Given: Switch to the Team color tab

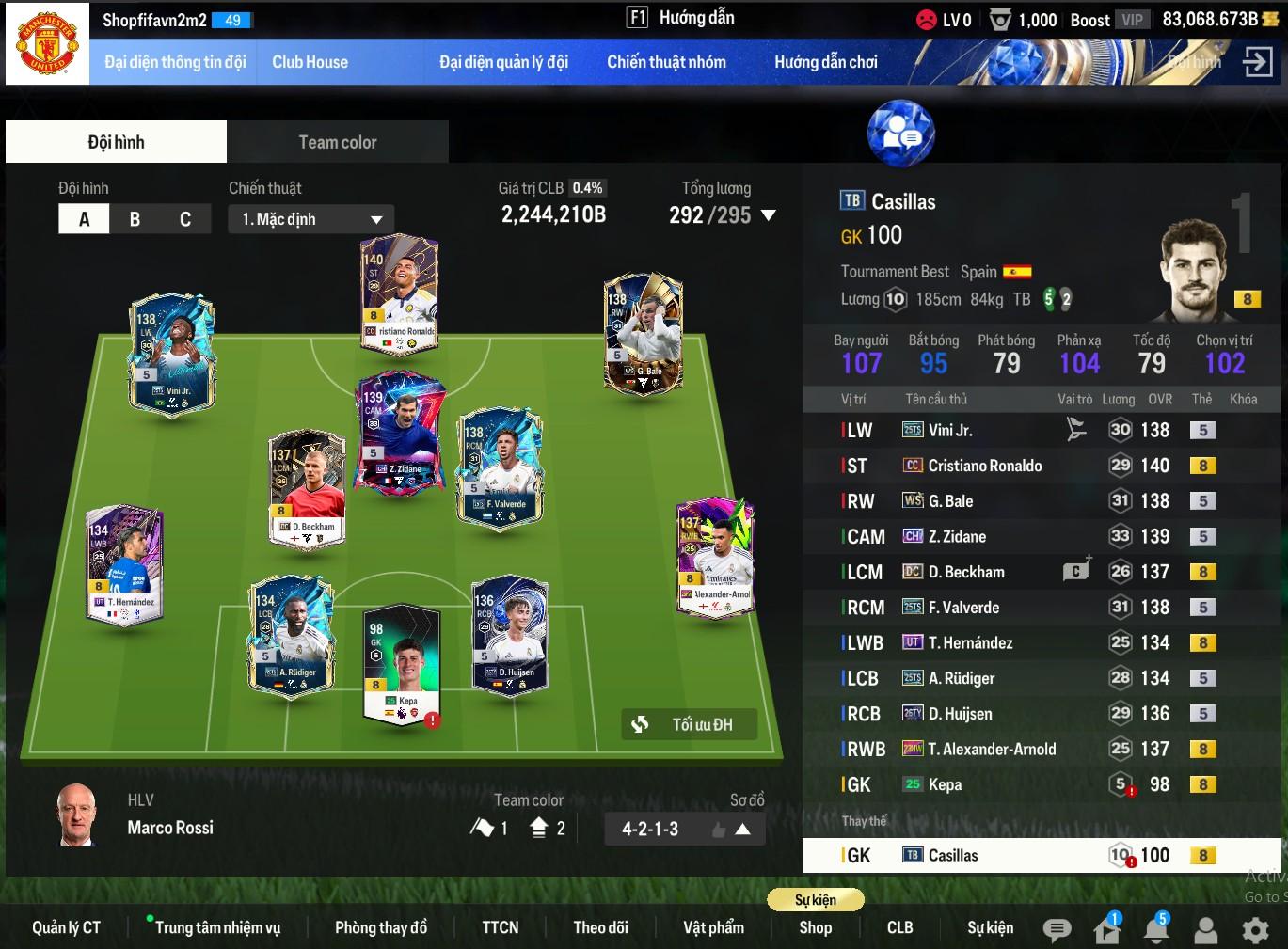Looking at the screenshot, I should coord(337,142).
